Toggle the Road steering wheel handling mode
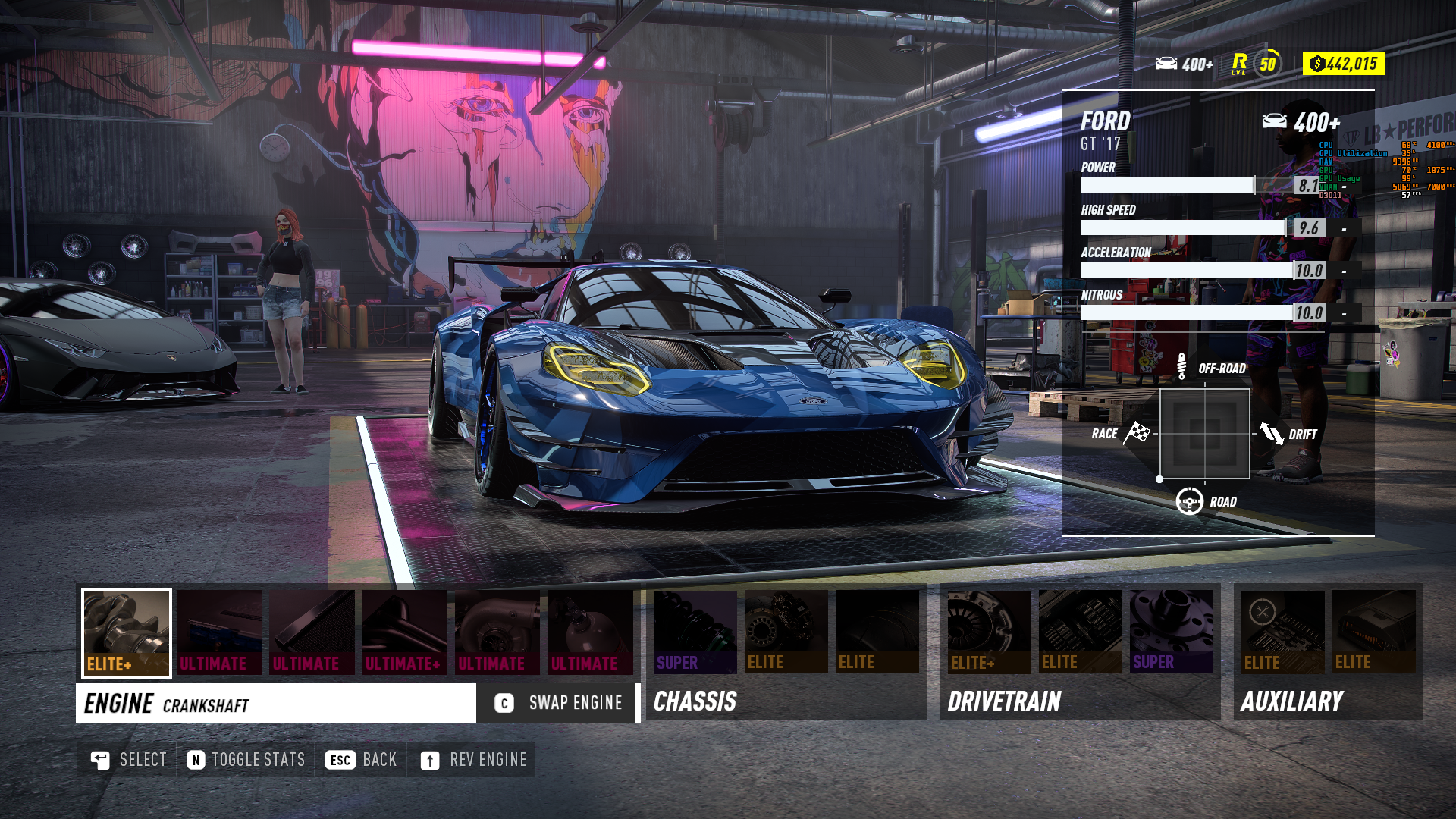1456x819 pixels. [x=1189, y=501]
